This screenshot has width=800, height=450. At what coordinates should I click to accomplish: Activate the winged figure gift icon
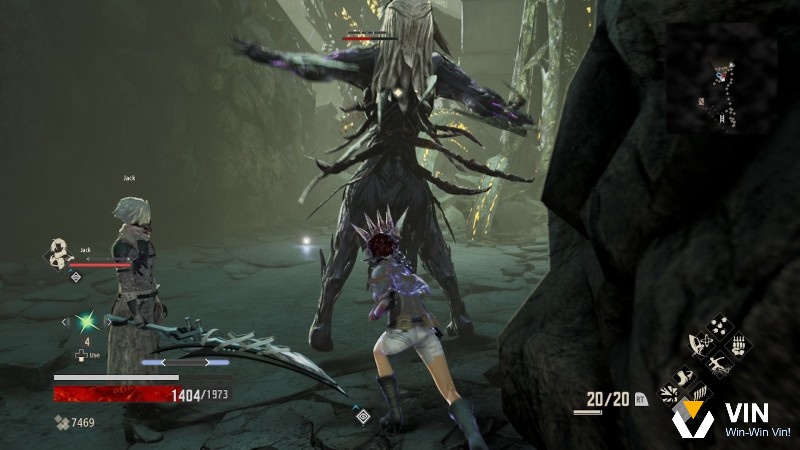point(699,346)
